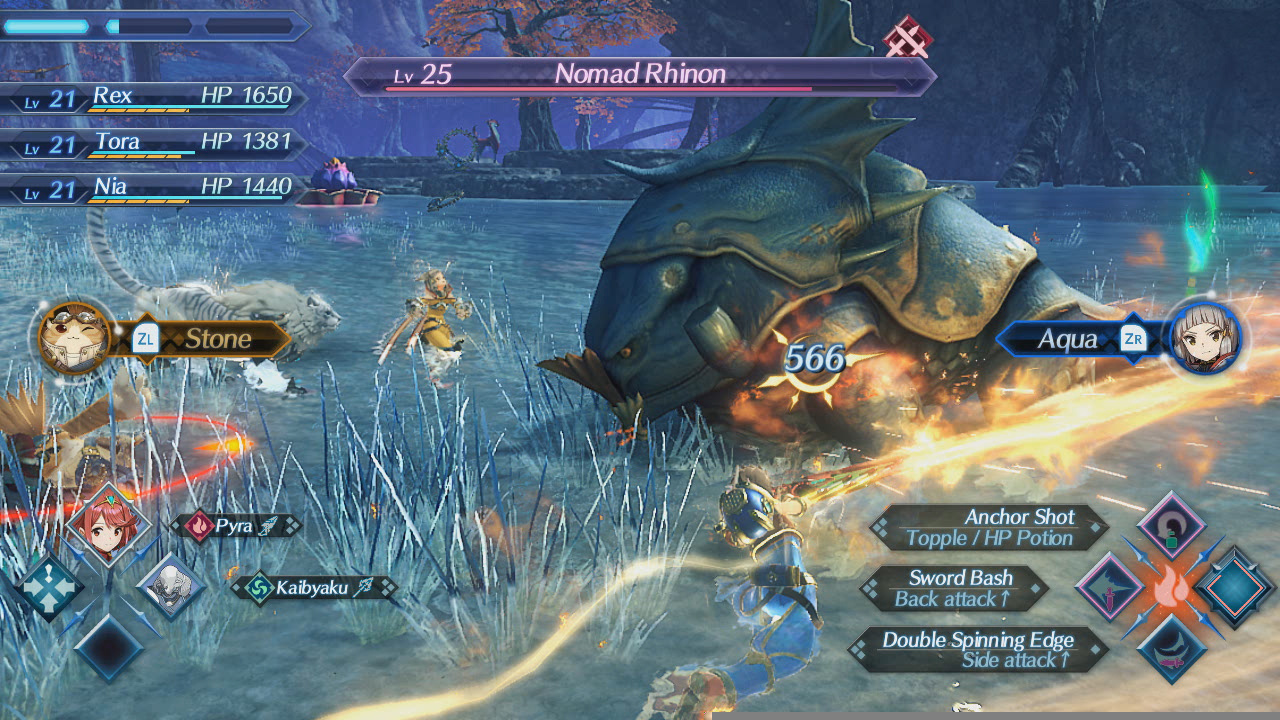Activate the four-arrow diamond icon

[47, 588]
